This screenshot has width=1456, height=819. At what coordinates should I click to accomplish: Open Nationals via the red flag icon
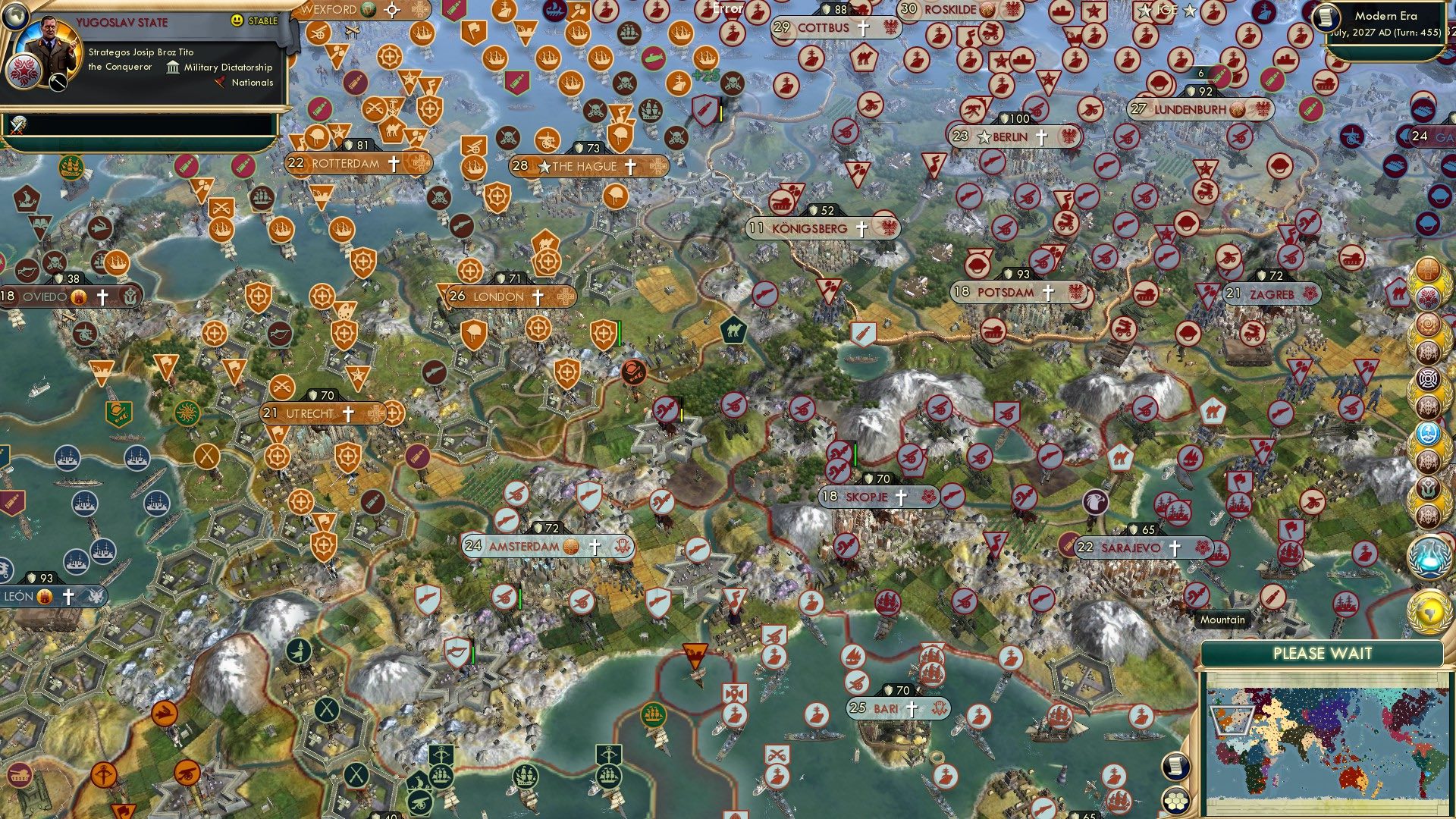pos(220,83)
